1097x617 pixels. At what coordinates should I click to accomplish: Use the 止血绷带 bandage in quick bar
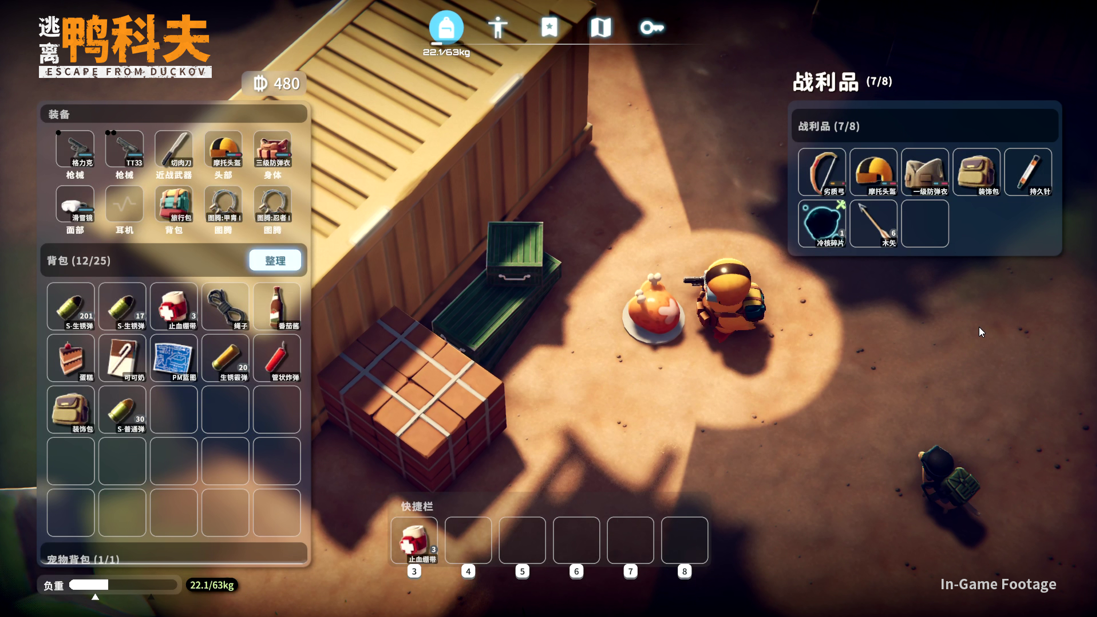tap(414, 541)
